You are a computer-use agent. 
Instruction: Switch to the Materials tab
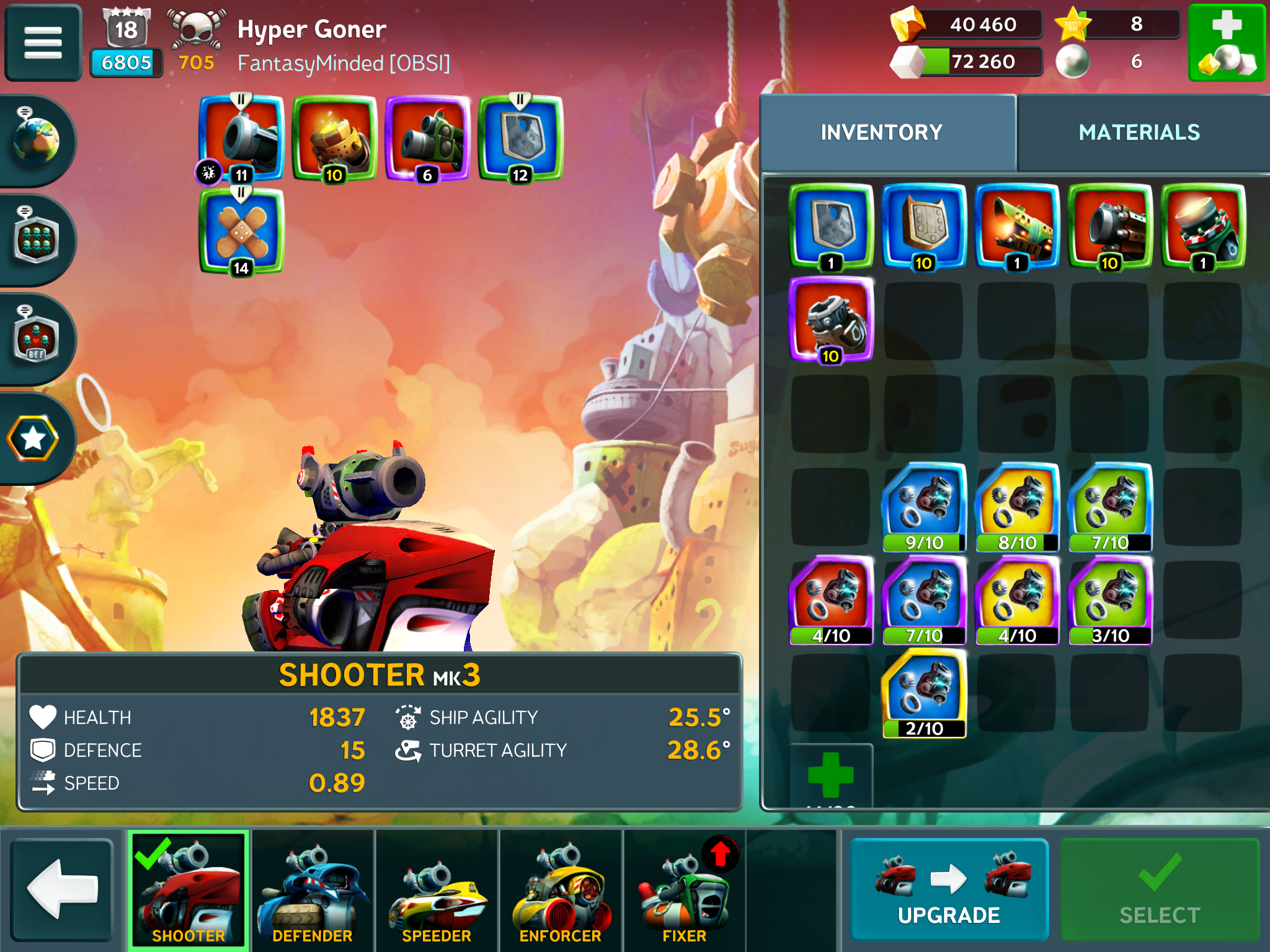pyautogui.click(x=1139, y=133)
